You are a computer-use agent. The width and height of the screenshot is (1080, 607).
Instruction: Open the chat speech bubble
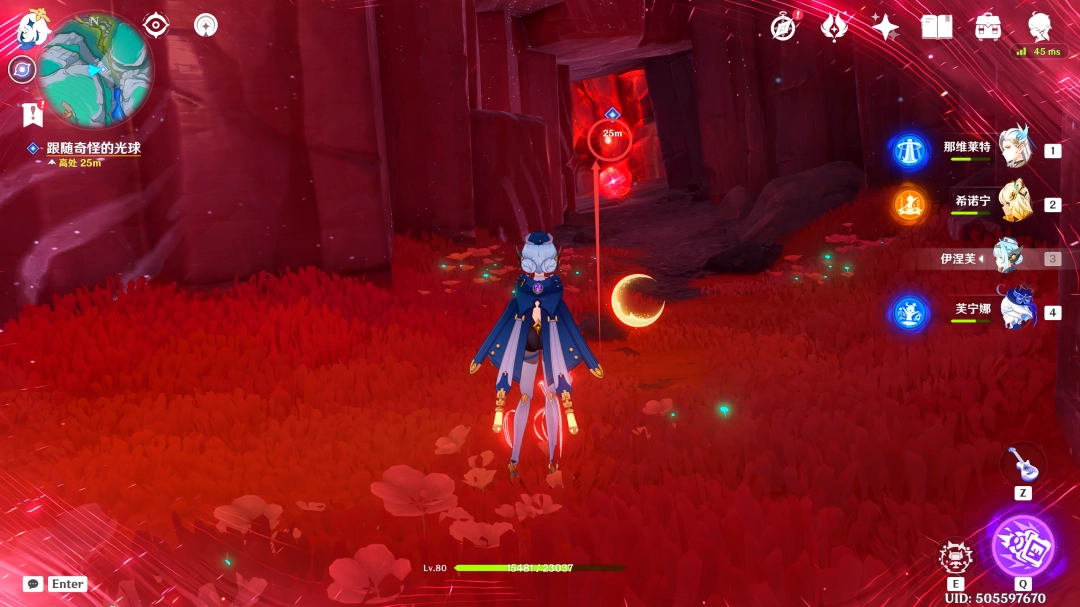pos(33,584)
